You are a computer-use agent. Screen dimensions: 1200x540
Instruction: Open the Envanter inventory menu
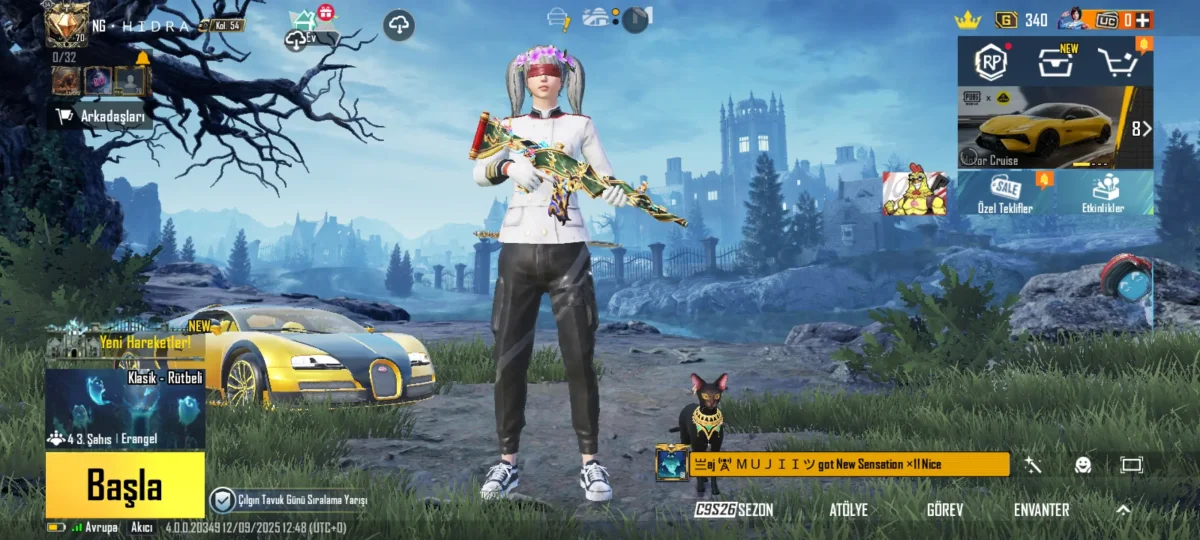click(1041, 510)
